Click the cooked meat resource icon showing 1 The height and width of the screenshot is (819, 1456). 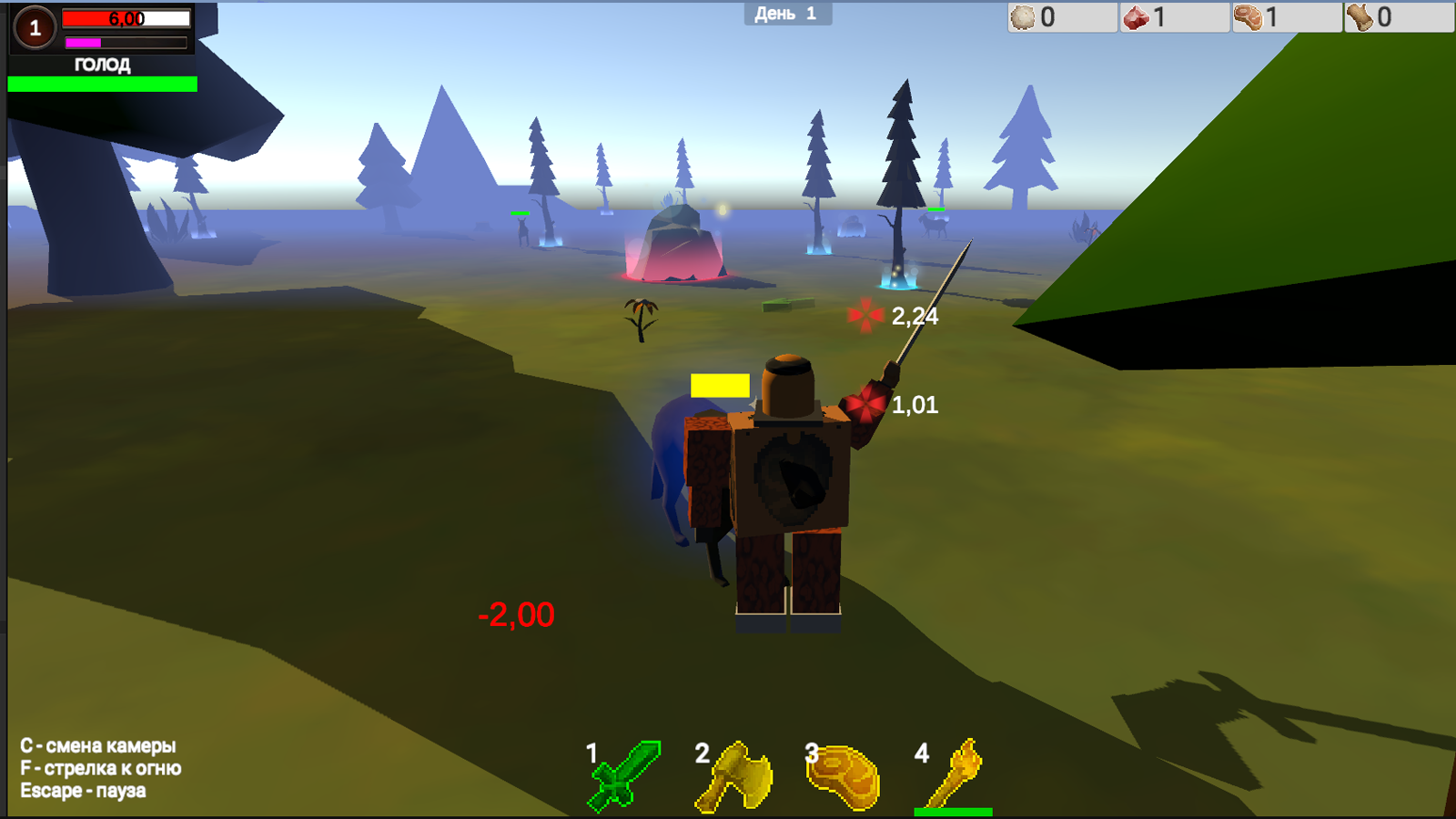pos(1249,15)
